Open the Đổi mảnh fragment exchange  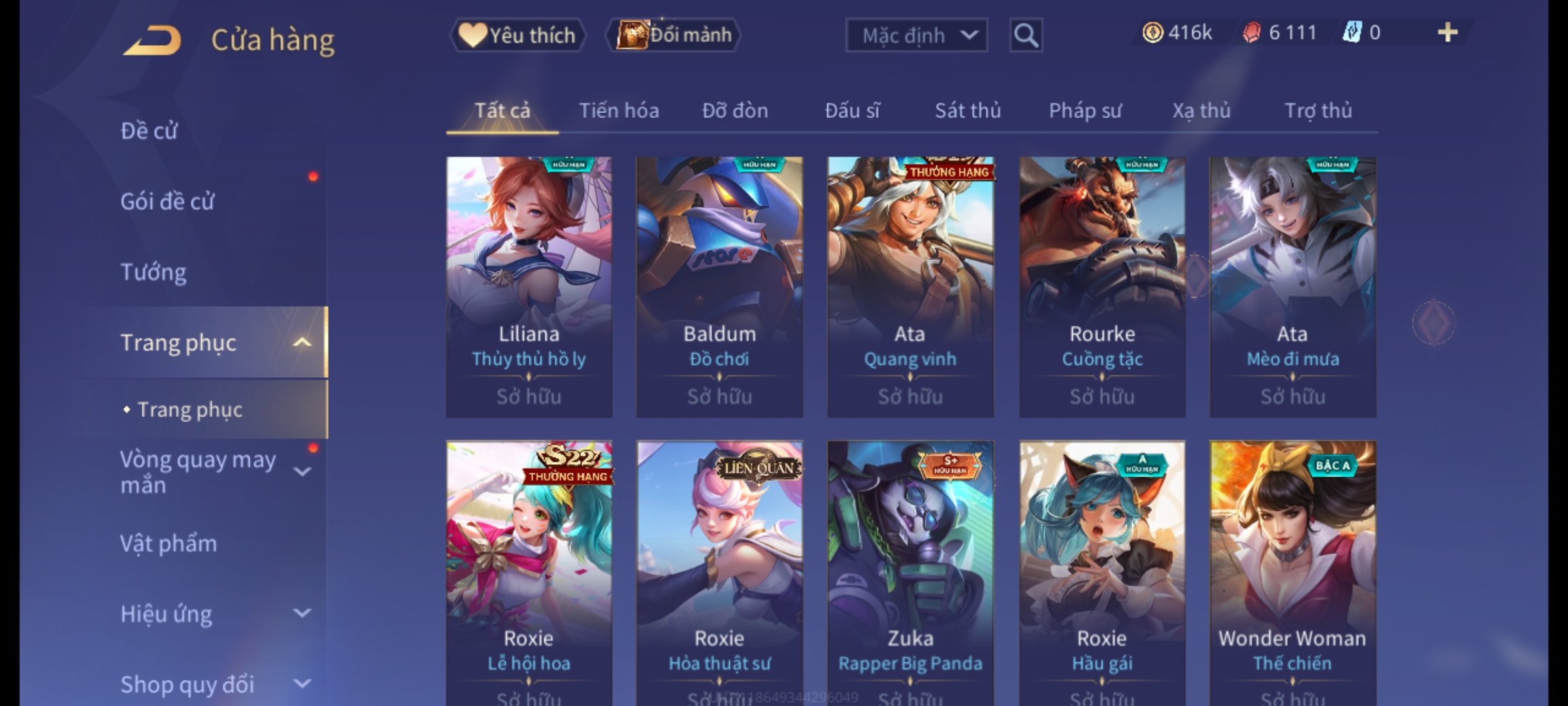click(x=674, y=35)
